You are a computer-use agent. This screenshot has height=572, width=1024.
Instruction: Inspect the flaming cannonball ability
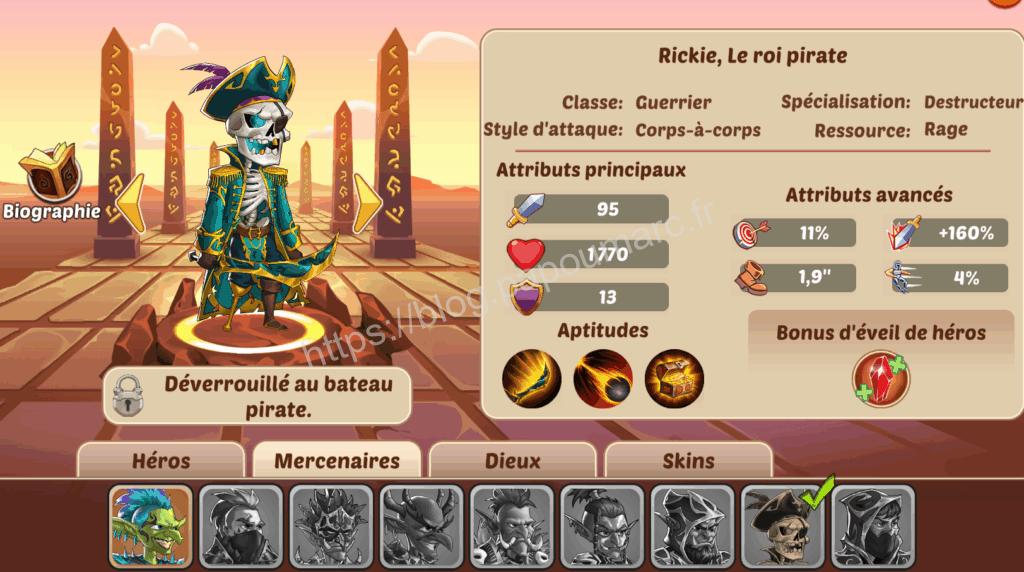coord(602,379)
